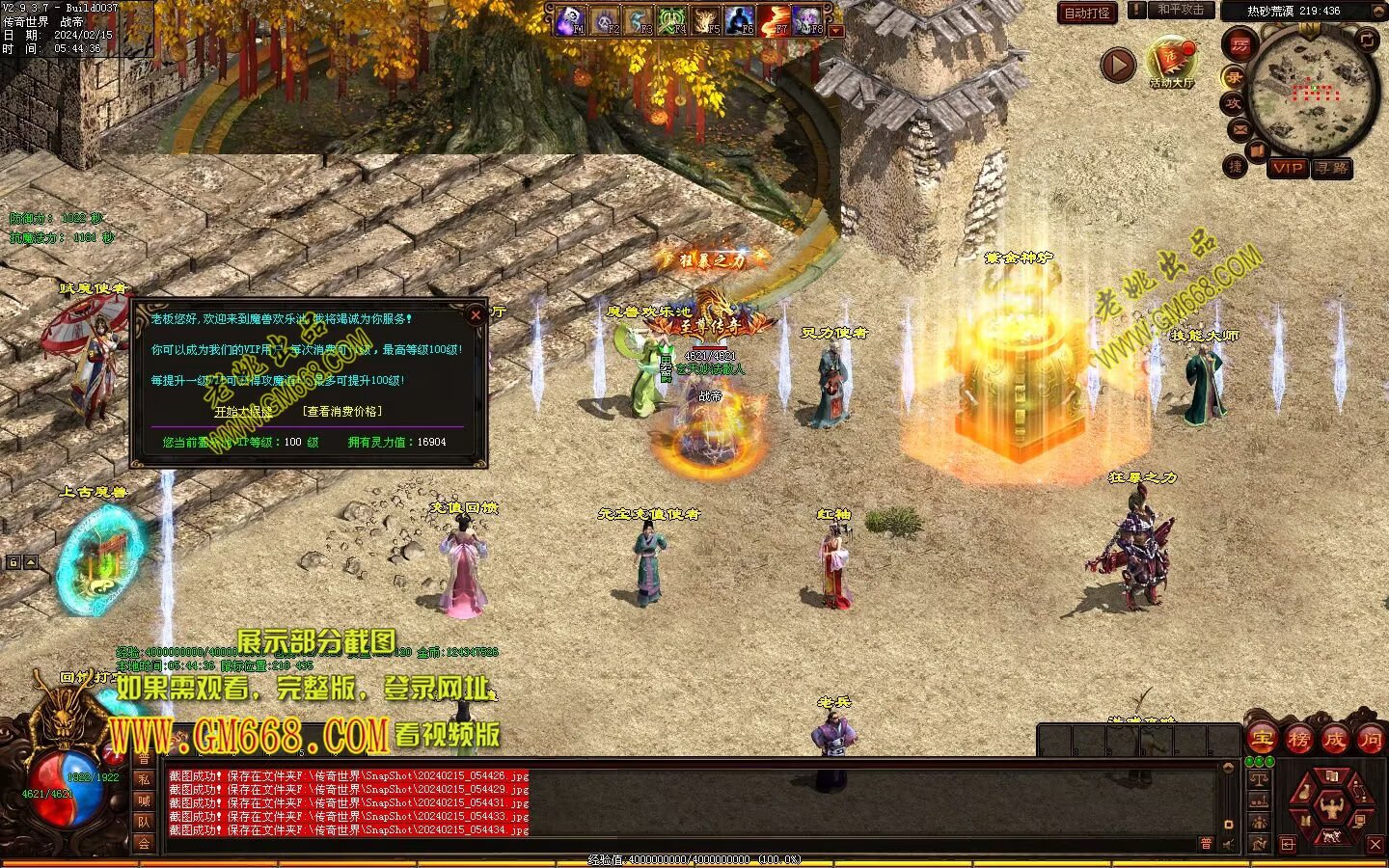Activate 寻路 pathfinding button
The width and height of the screenshot is (1389, 868).
(x=1332, y=168)
